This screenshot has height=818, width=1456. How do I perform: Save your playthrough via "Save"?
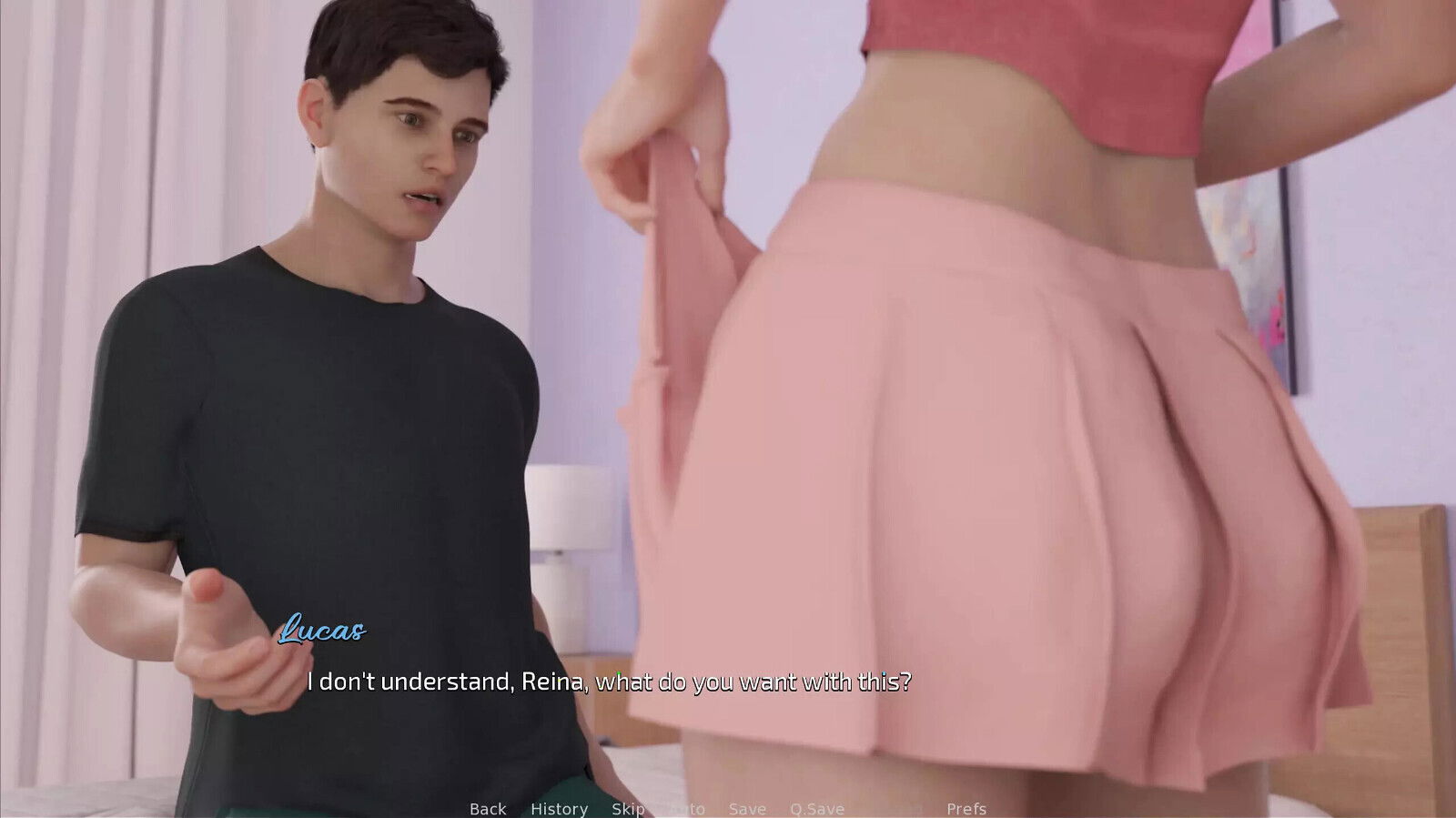pyautogui.click(x=746, y=808)
